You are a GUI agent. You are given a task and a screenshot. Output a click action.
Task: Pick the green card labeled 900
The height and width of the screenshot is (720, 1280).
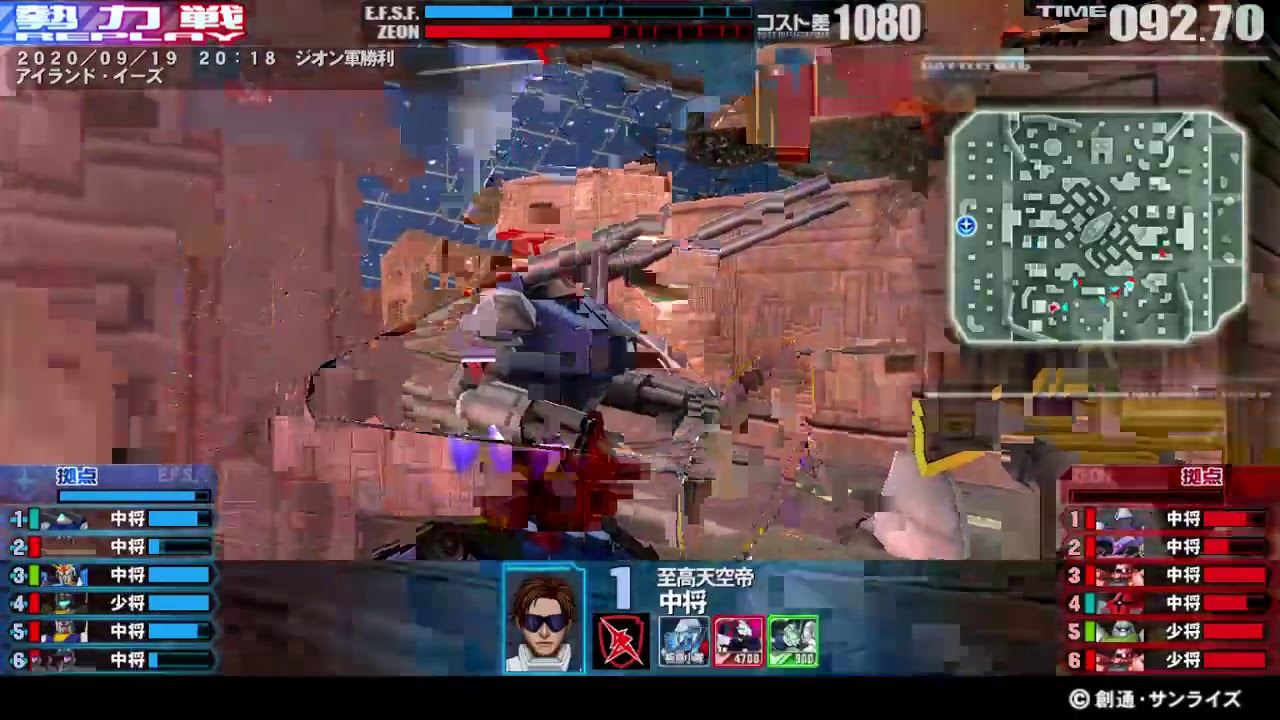click(793, 641)
